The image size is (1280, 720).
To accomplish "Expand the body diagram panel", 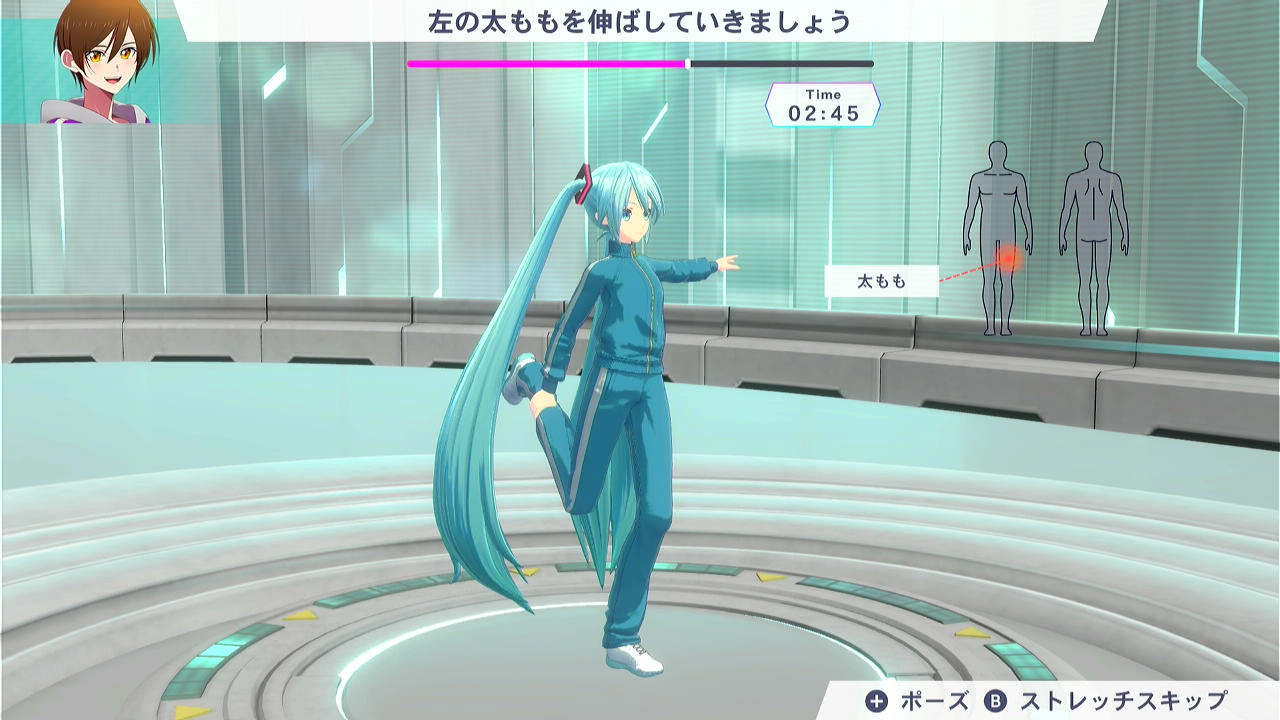I will pyautogui.click(x=1045, y=240).
